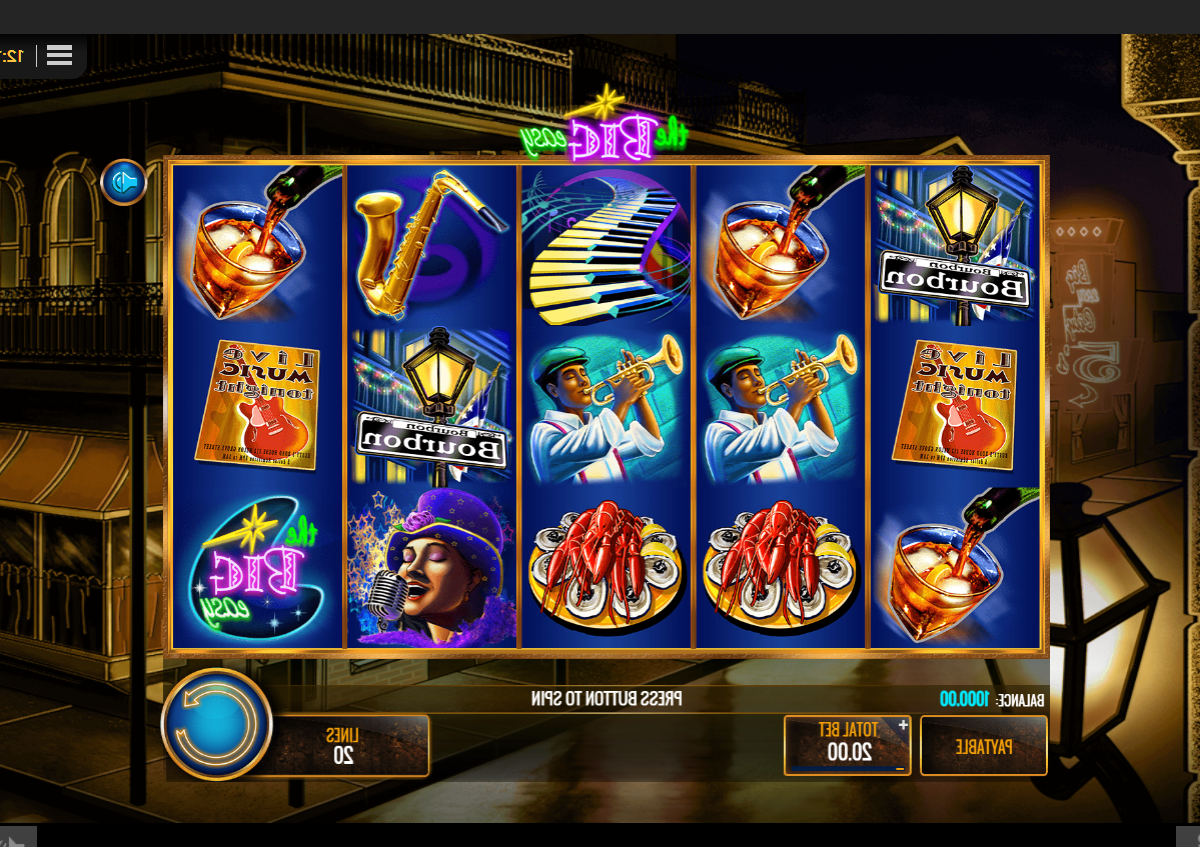The height and width of the screenshot is (847, 1200).
Task: Toggle sound with the blue speaker icon
Action: click(124, 182)
